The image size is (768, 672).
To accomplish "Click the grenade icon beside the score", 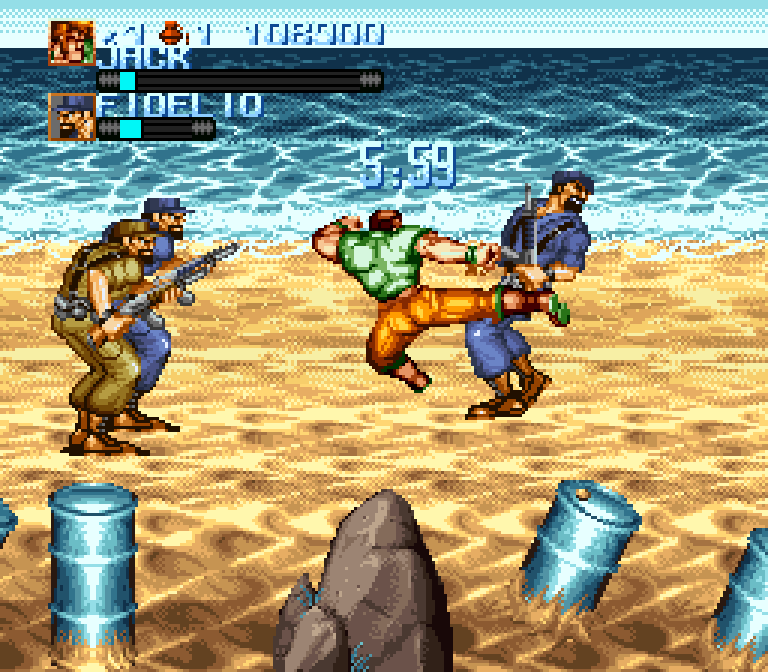I will [x=177, y=33].
